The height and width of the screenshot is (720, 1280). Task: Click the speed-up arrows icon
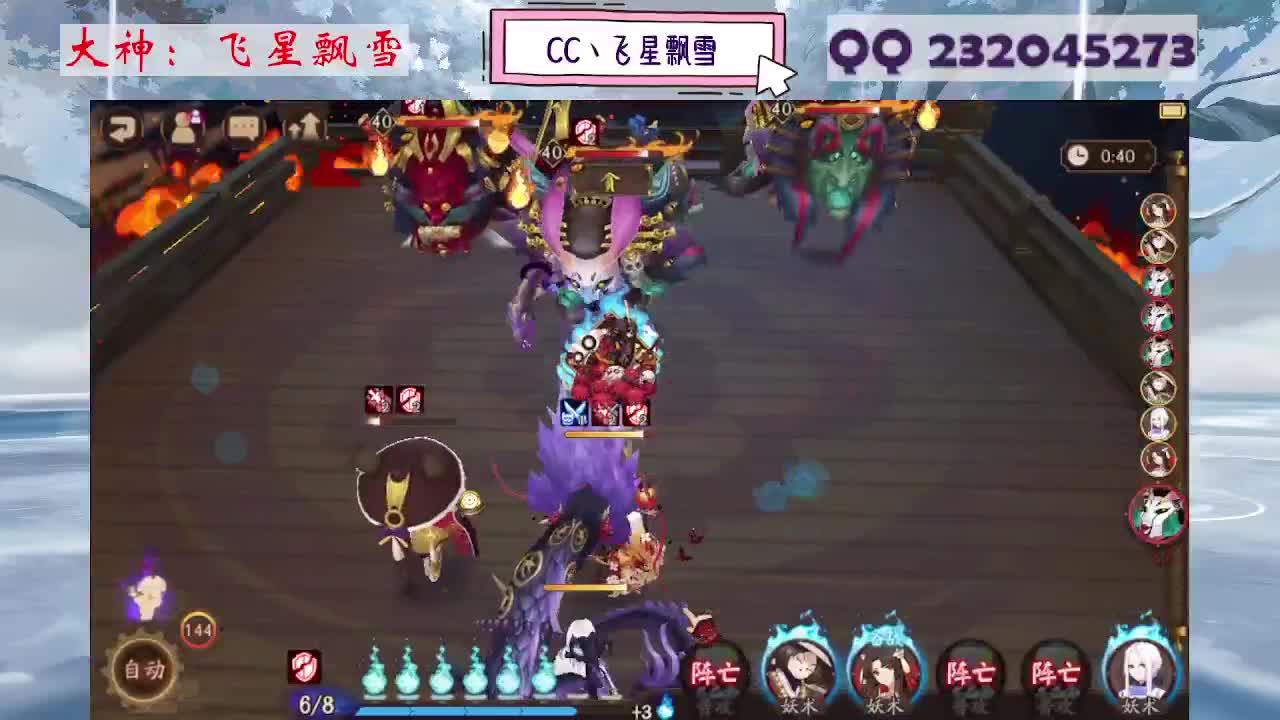(x=305, y=125)
